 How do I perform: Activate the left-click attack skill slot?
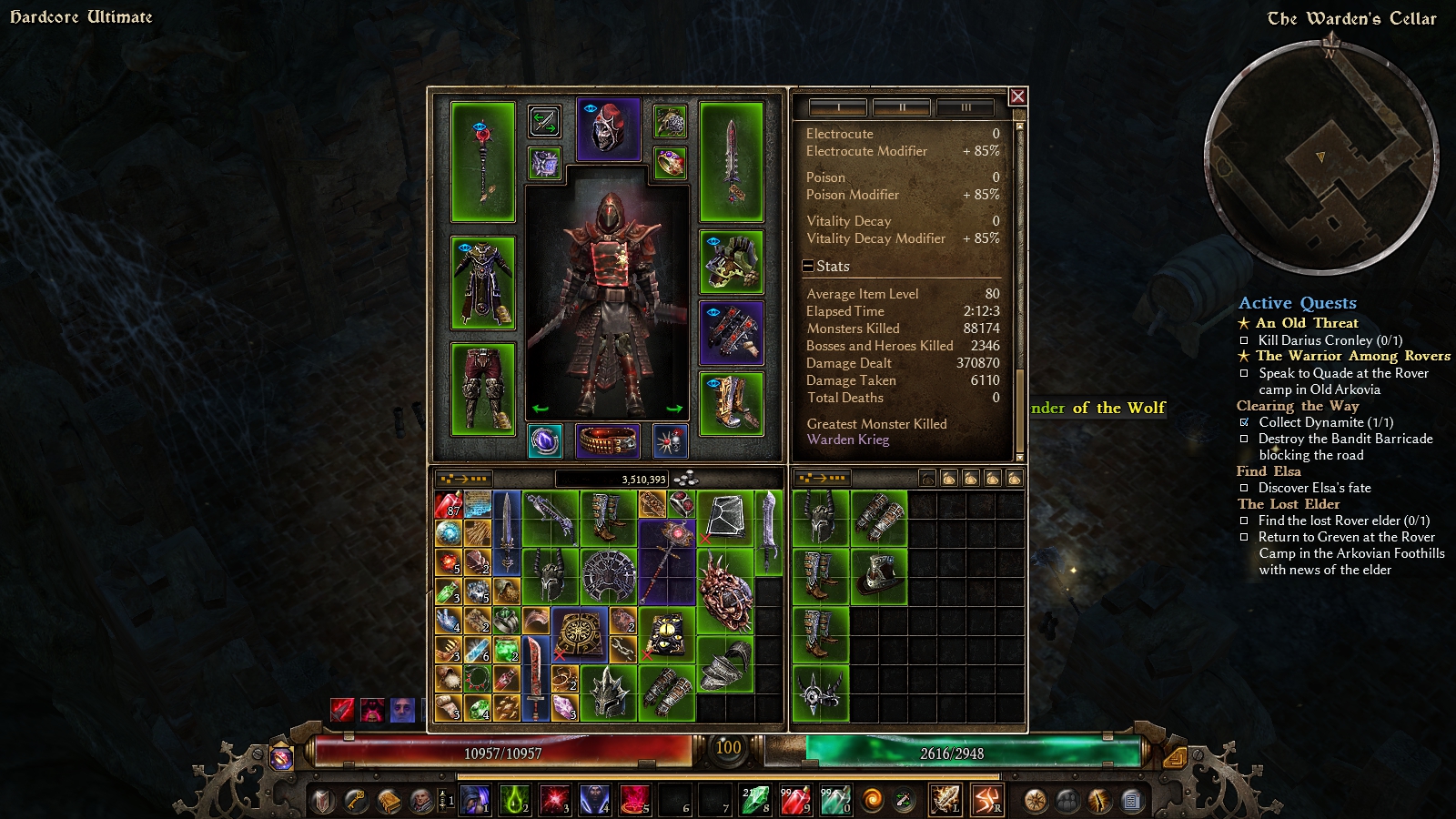[x=945, y=800]
